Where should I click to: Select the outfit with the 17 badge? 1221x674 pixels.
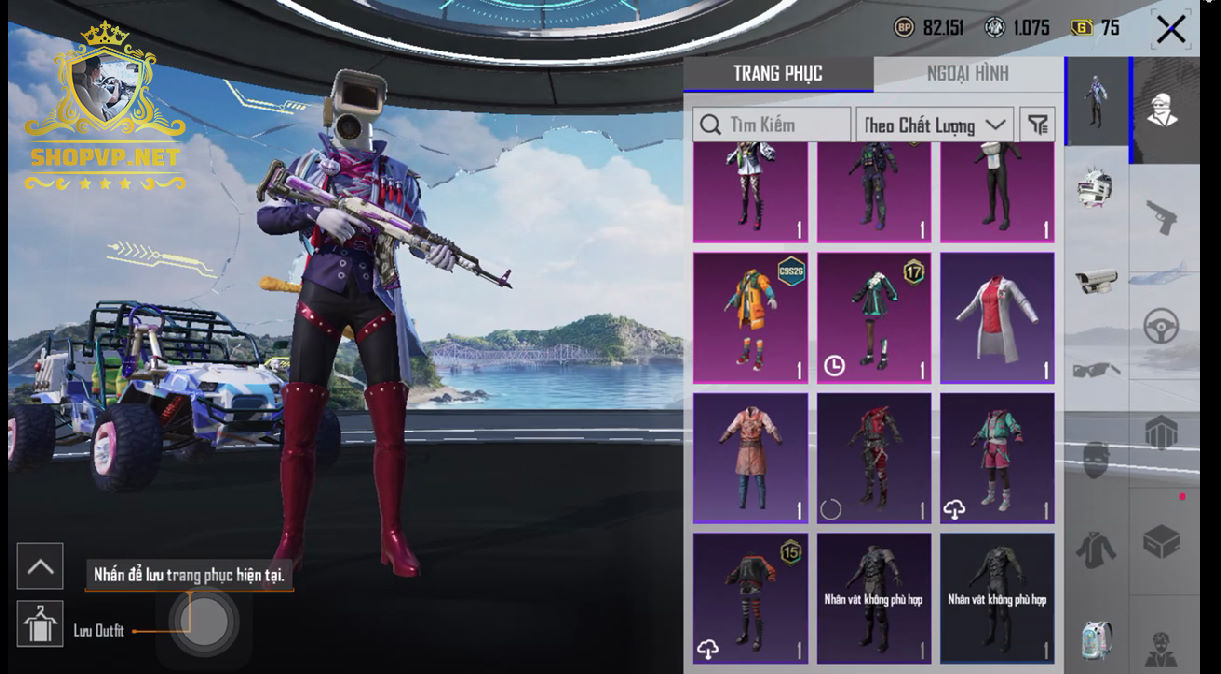[x=874, y=317]
